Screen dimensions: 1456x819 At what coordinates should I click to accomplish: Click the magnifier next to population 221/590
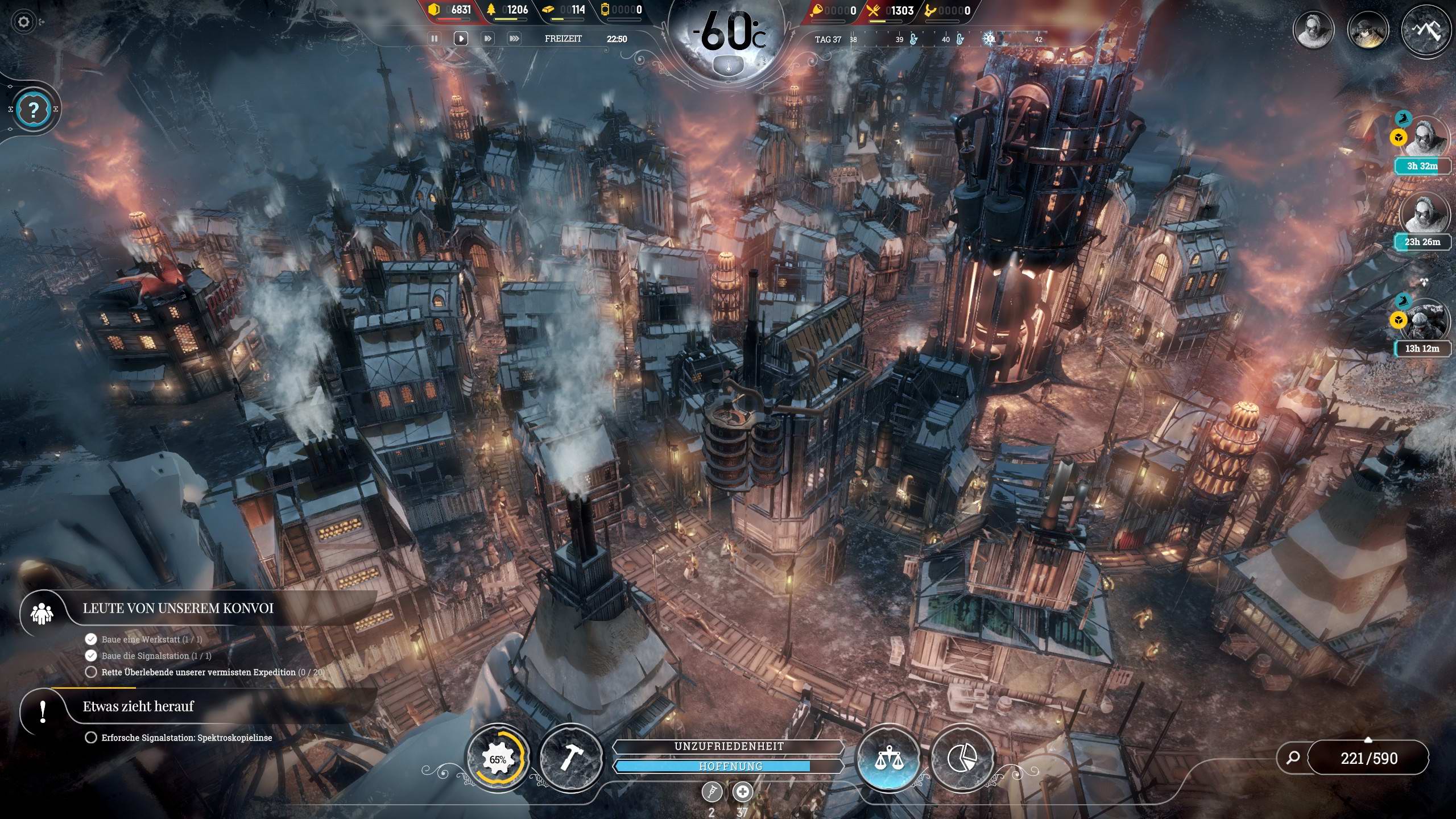tap(1293, 758)
